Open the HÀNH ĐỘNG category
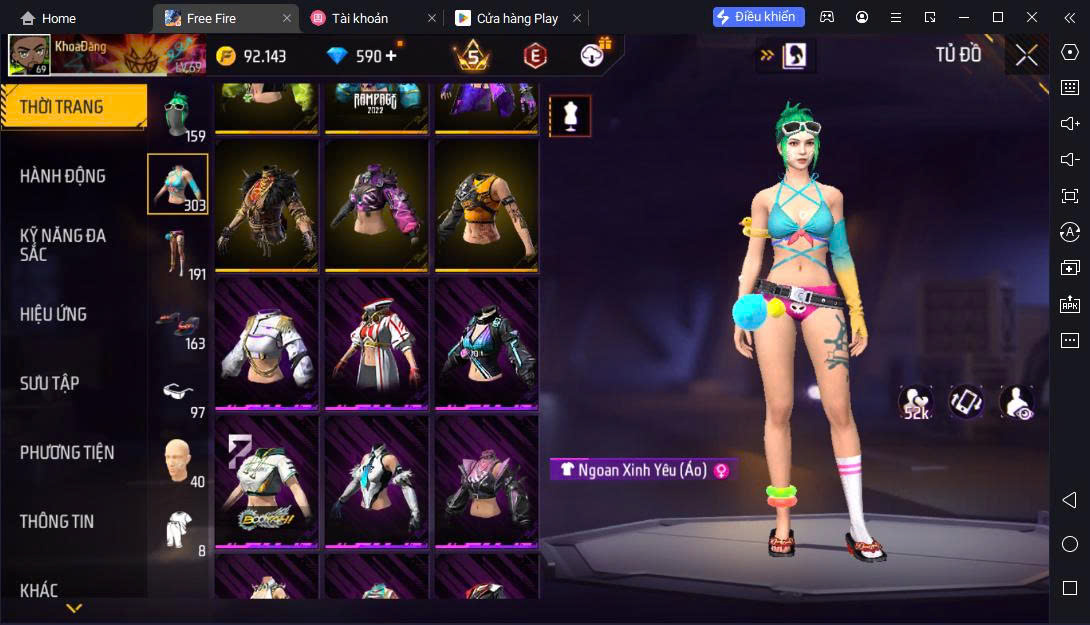The width and height of the screenshot is (1090, 625). click(63, 176)
